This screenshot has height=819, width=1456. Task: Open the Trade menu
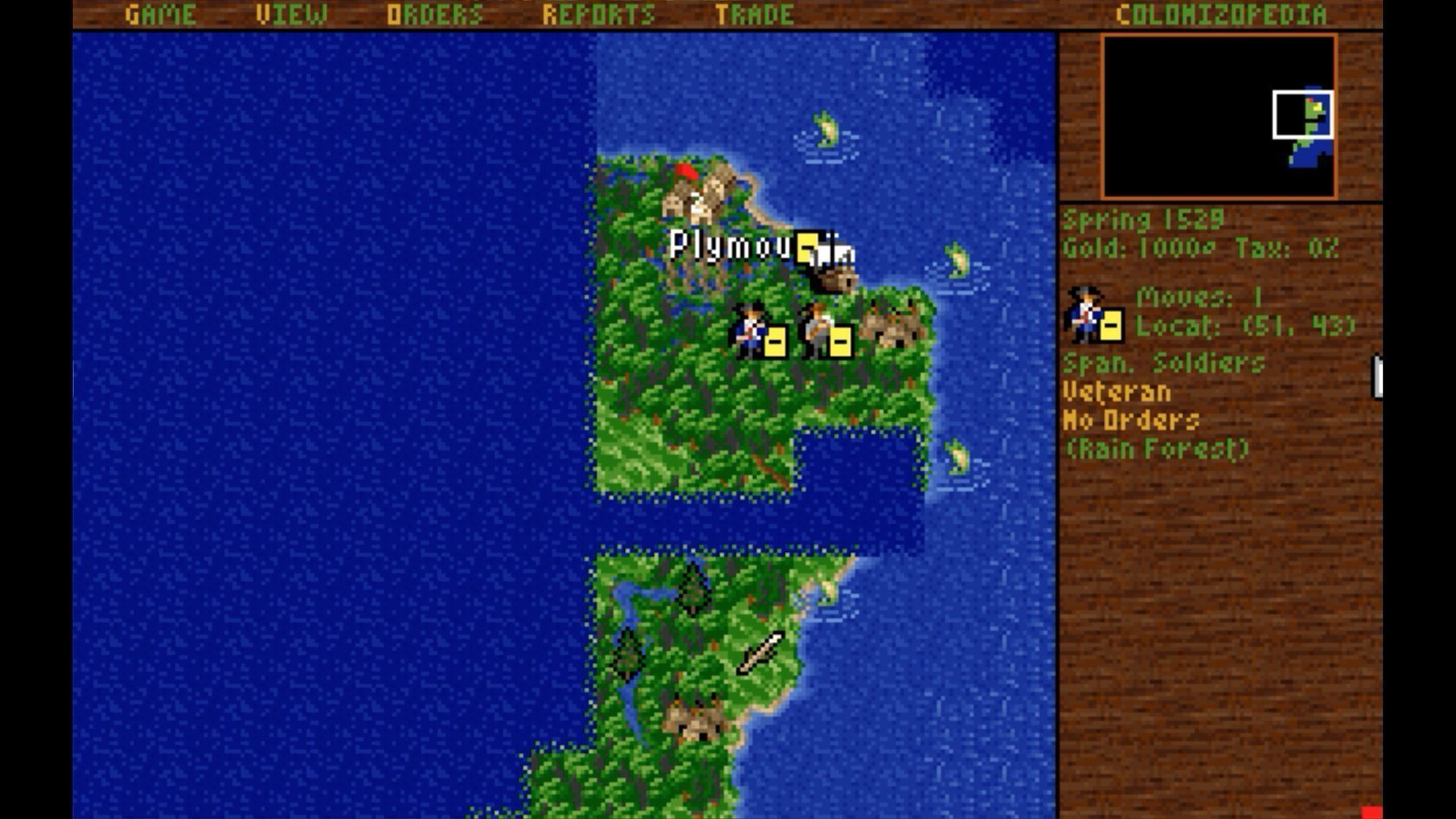coord(751,13)
